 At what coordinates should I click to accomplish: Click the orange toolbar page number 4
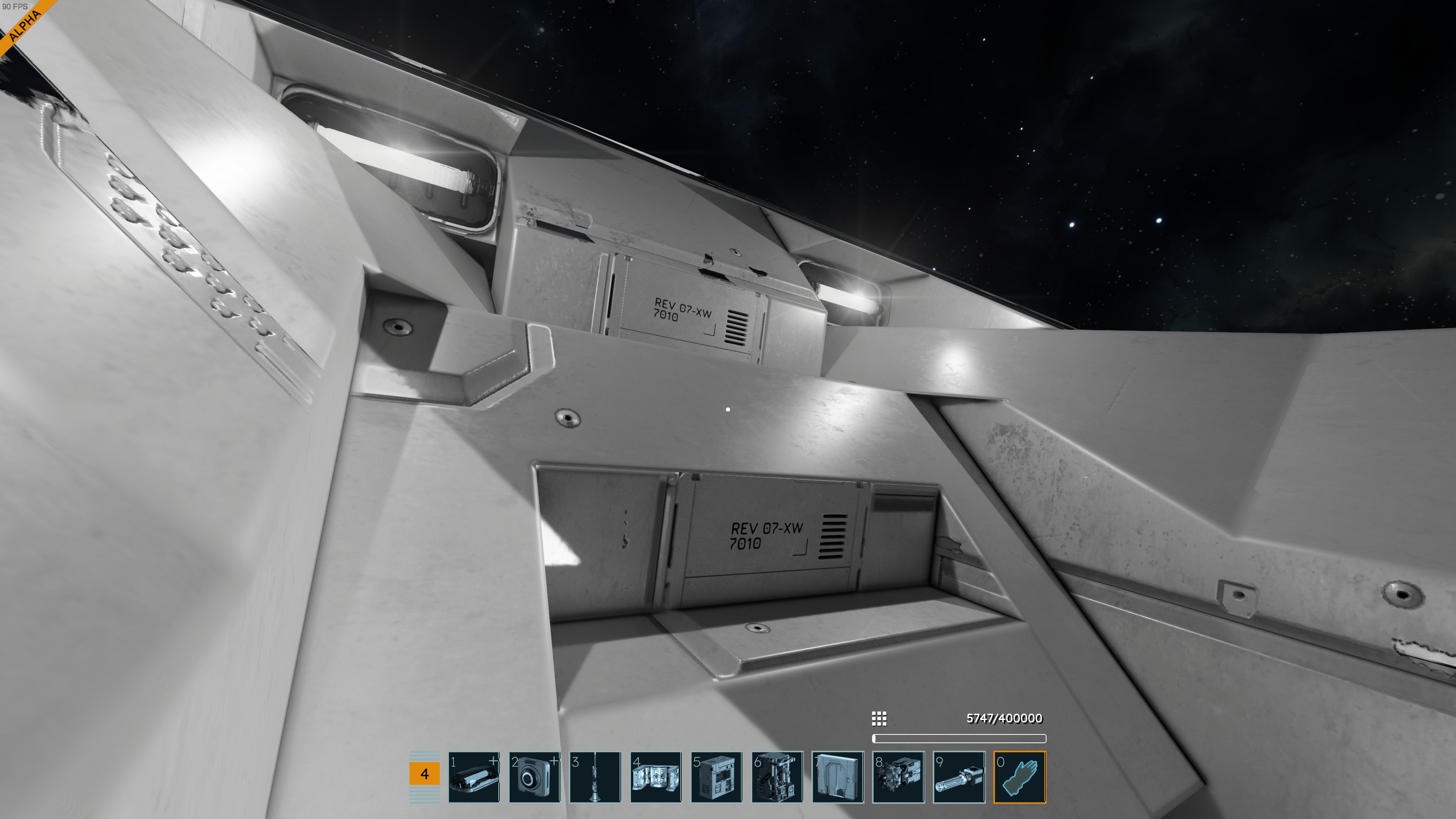425,774
